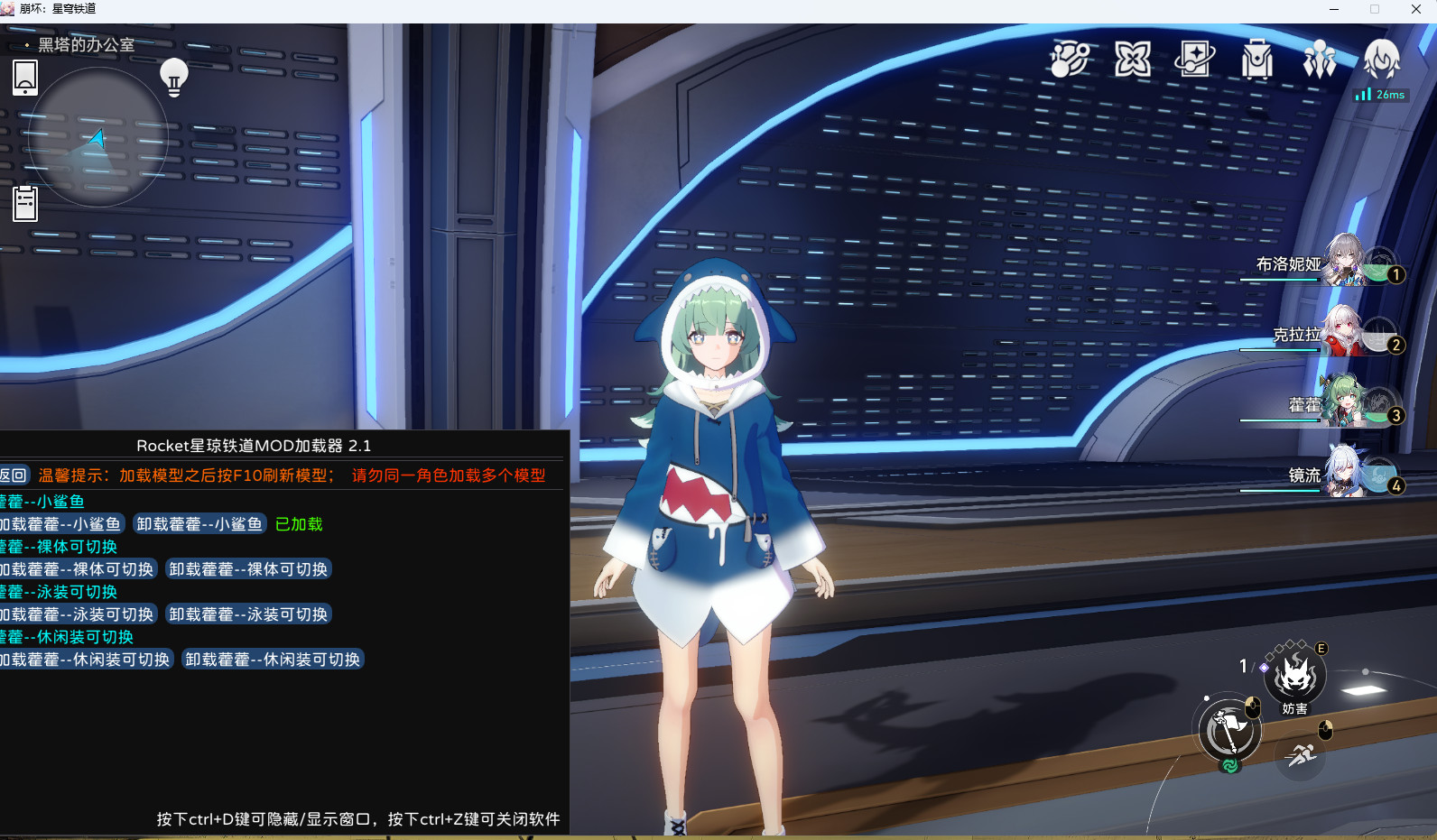Click the tech-orb event icon top right
This screenshot has height=840, width=1437.
1069,60
